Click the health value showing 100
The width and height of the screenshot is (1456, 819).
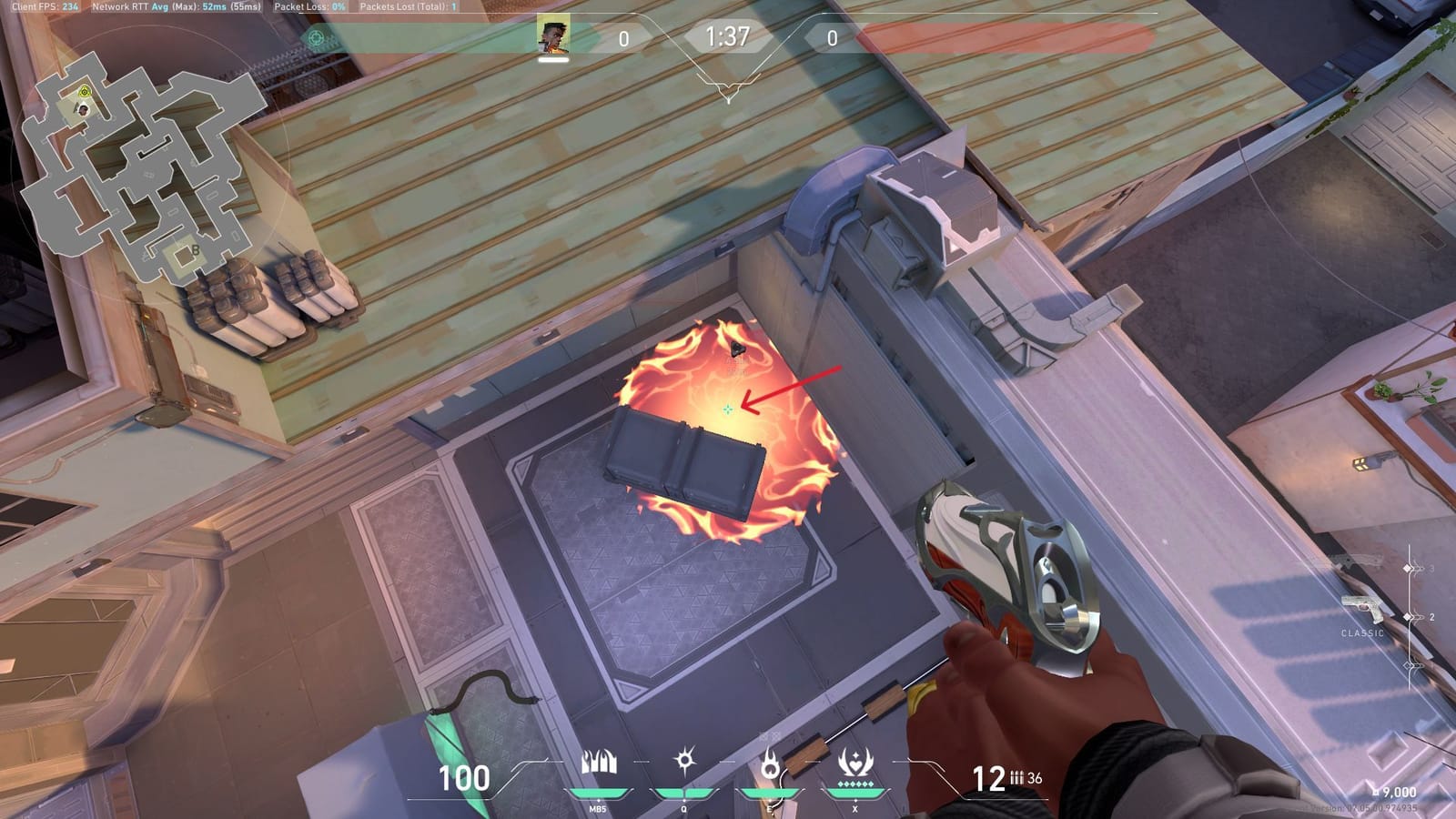tap(463, 778)
